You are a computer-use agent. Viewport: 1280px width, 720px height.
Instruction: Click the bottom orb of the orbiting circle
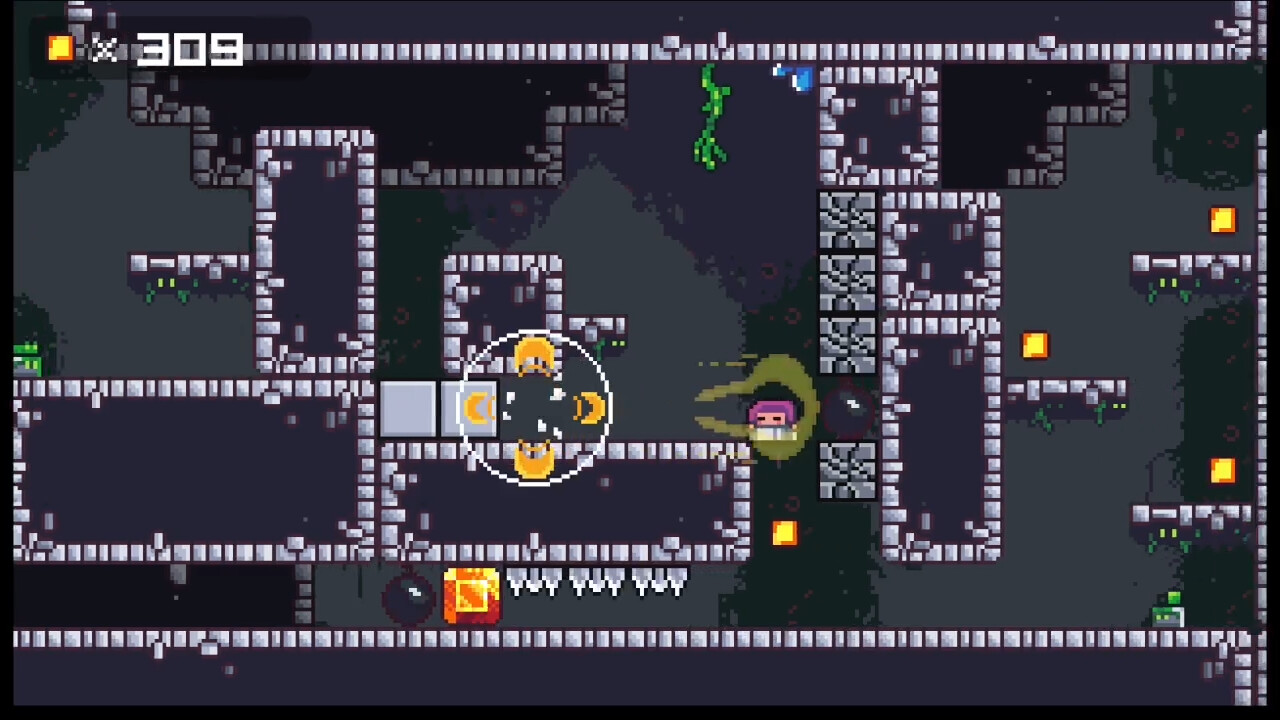click(x=533, y=458)
